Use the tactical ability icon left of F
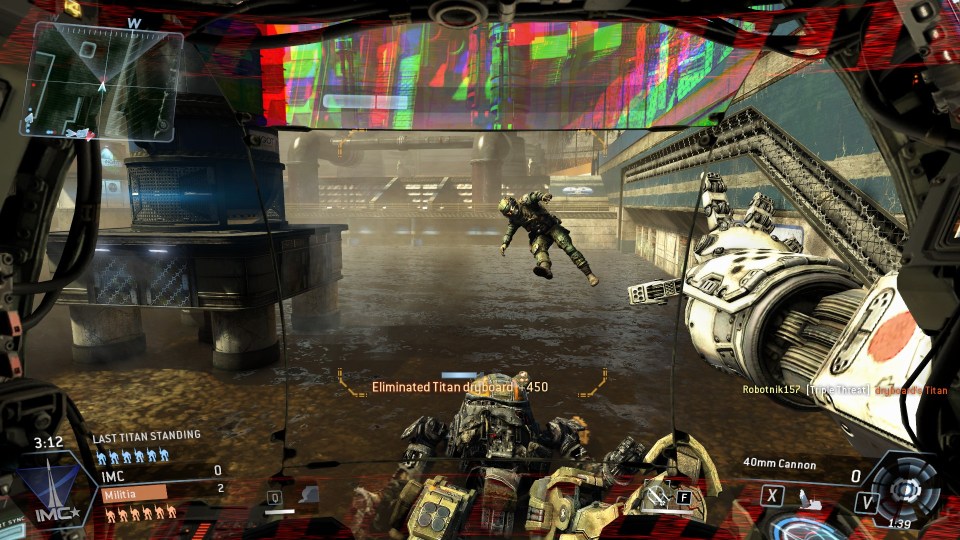 coord(655,494)
